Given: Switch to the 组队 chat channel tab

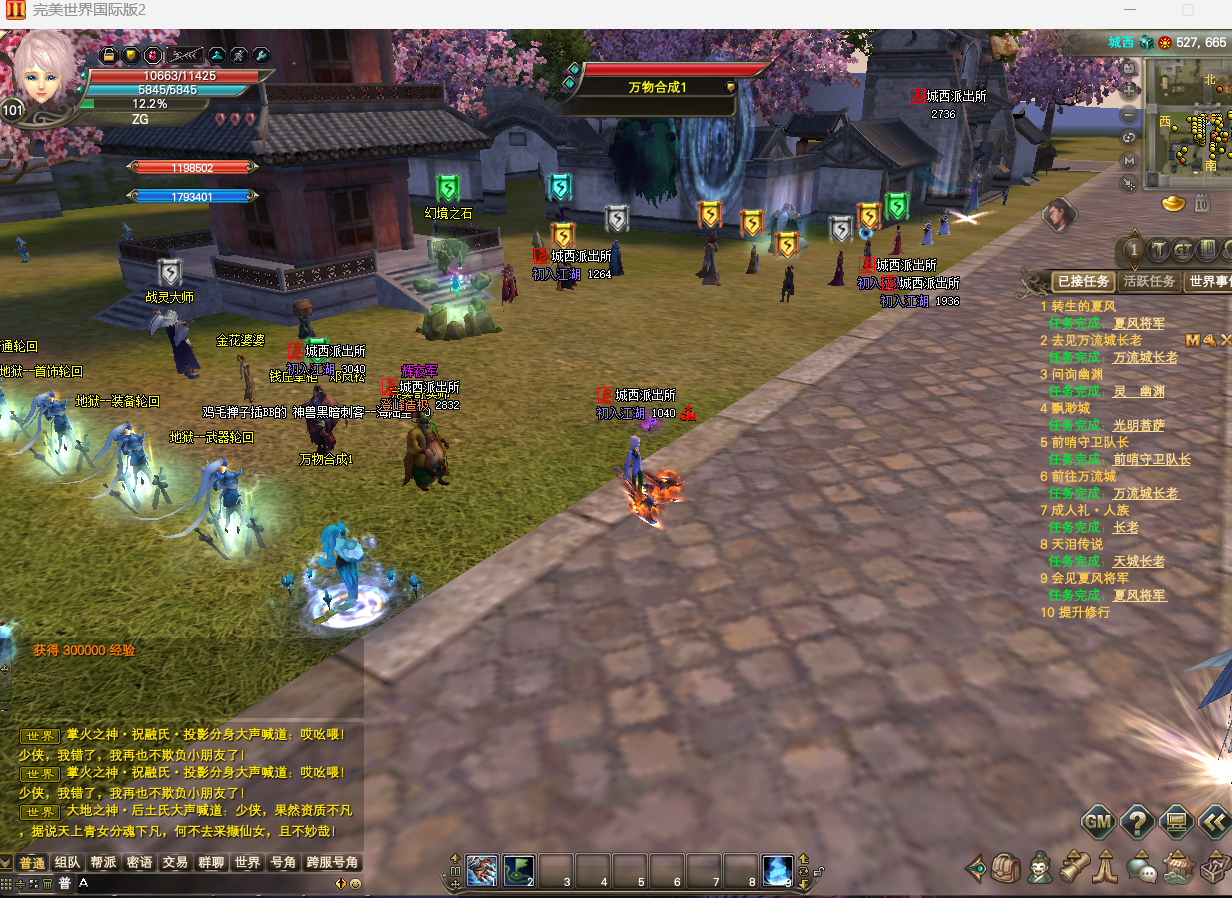Looking at the screenshot, I should [68, 863].
